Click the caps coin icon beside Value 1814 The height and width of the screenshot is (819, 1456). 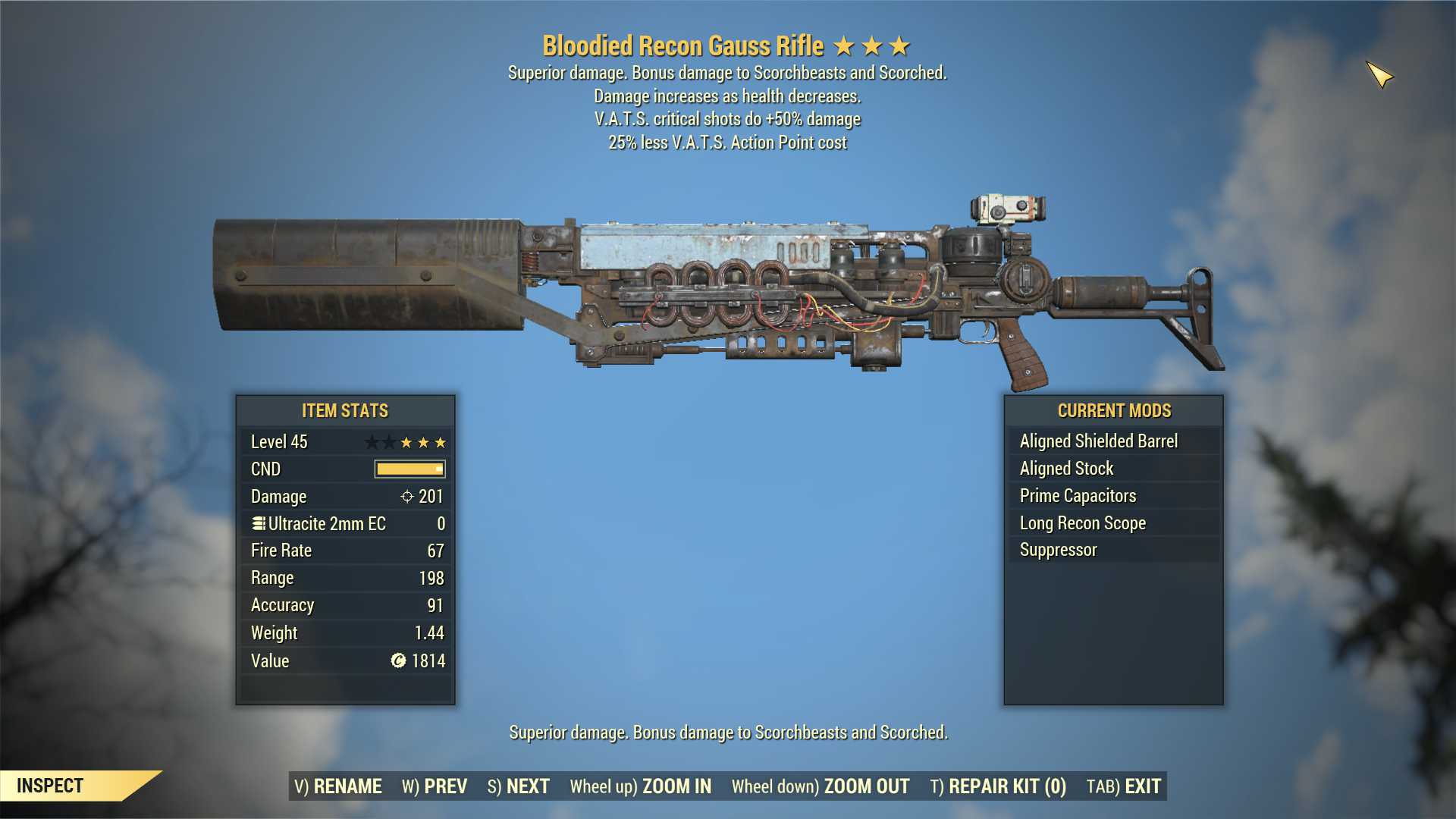coord(400,661)
